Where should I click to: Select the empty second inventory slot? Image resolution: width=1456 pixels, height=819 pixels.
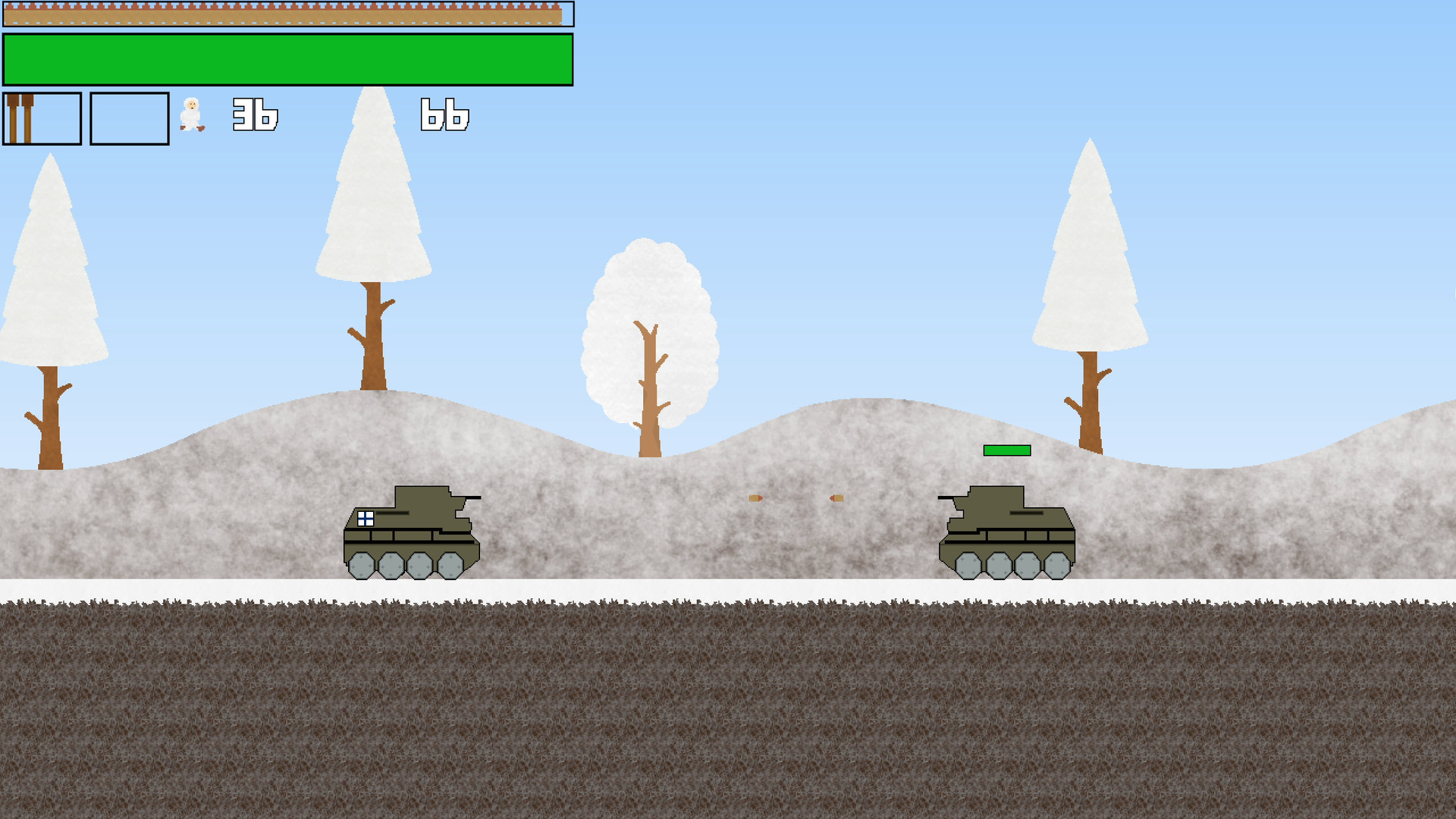[x=130, y=118]
